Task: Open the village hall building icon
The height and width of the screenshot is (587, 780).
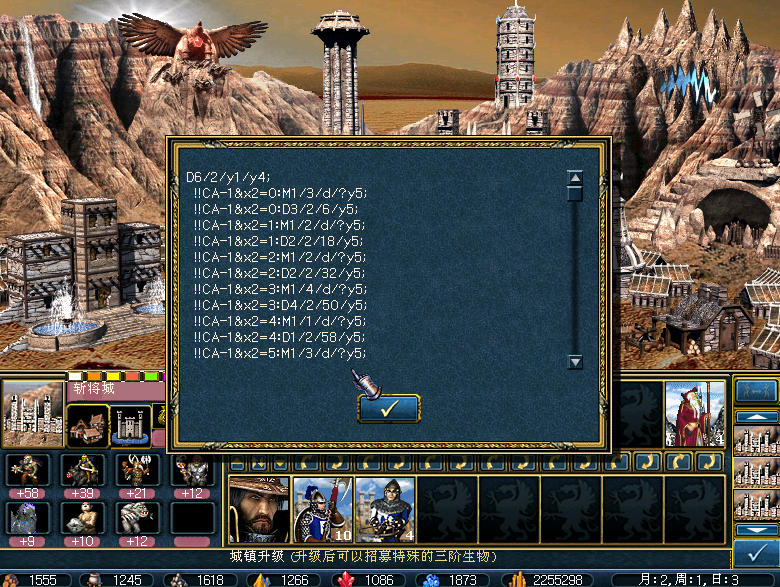Action: (x=88, y=425)
